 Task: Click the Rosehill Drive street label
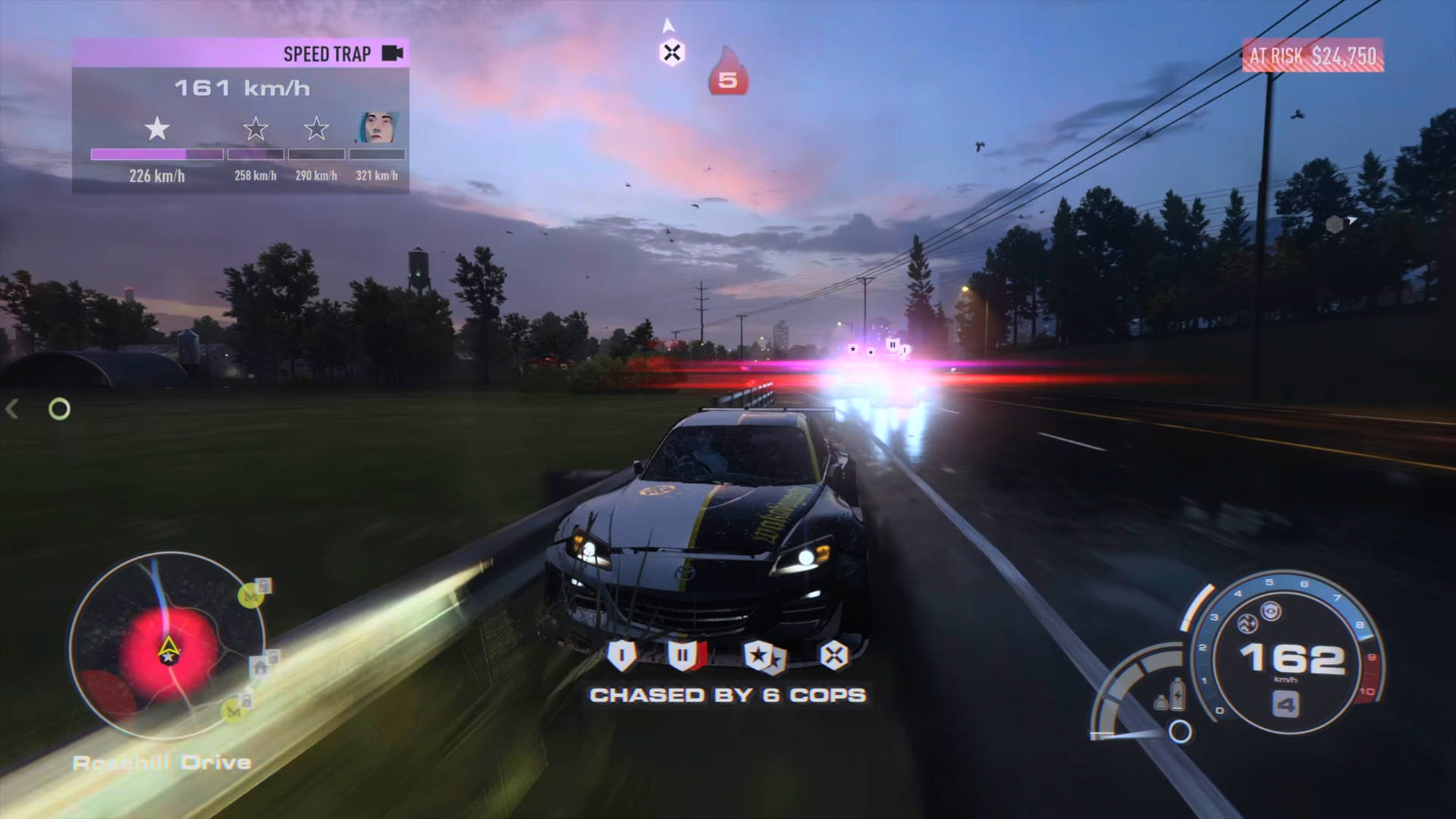coord(163,762)
